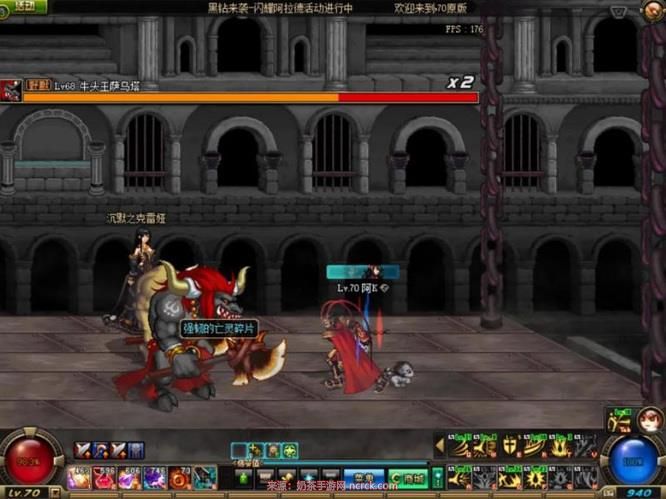
Task: Open the 活动 events button
Action: (x=24, y=6)
